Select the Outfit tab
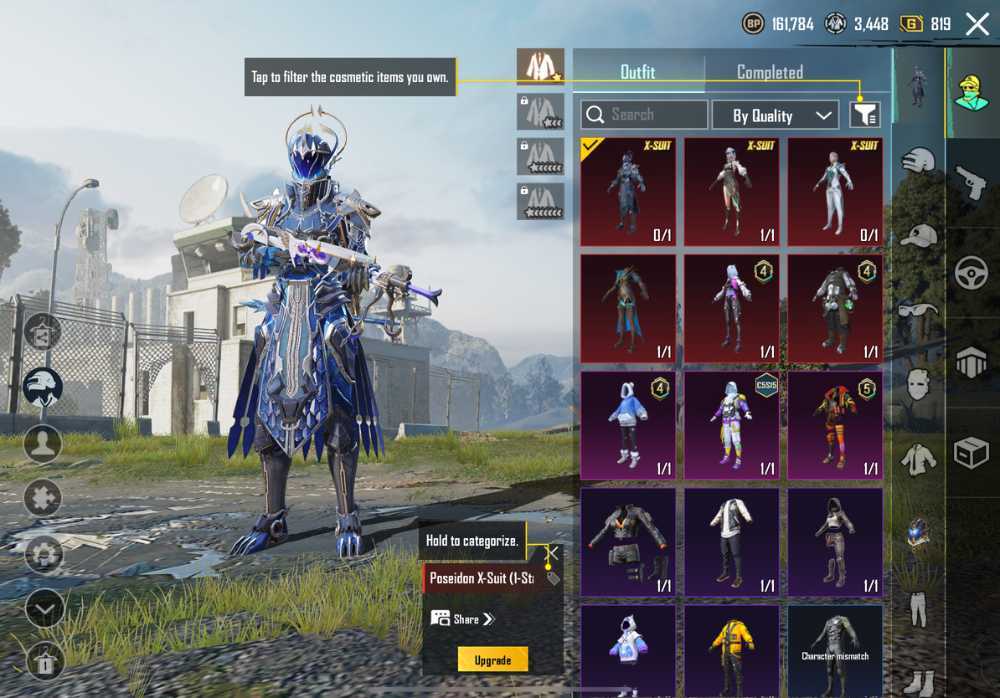 pyautogui.click(x=638, y=72)
